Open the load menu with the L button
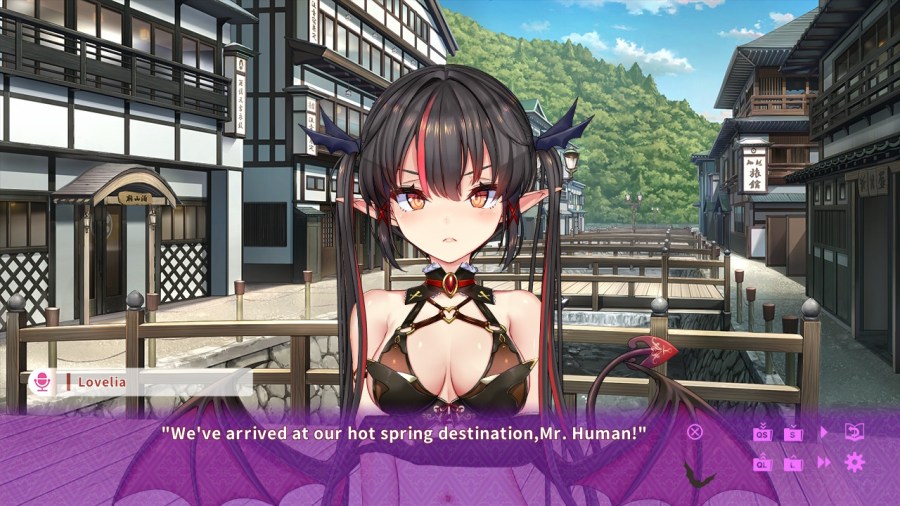The width and height of the screenshot is (900, 506). (x=793, y=462)
